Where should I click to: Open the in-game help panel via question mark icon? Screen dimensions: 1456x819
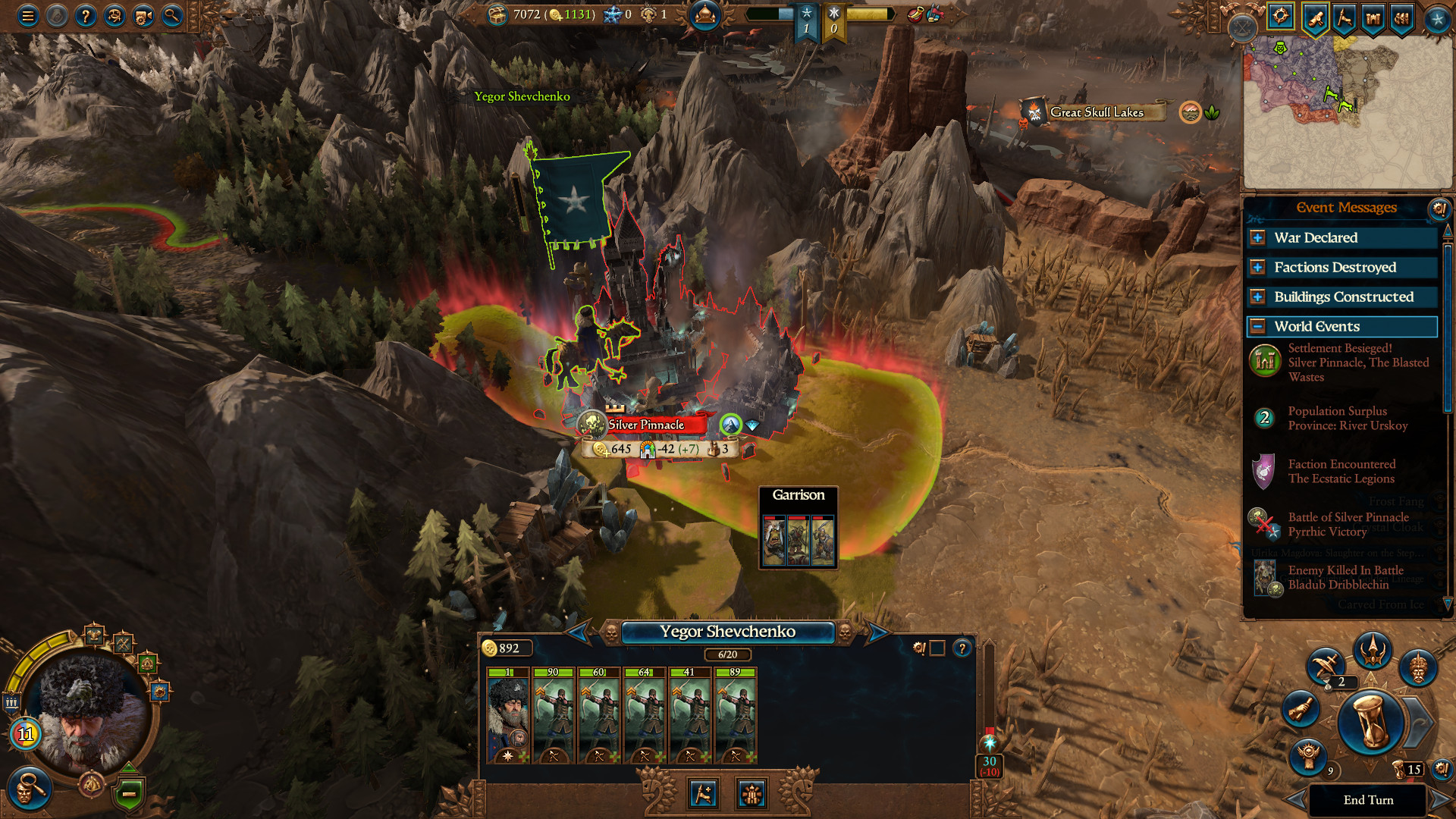86,16
